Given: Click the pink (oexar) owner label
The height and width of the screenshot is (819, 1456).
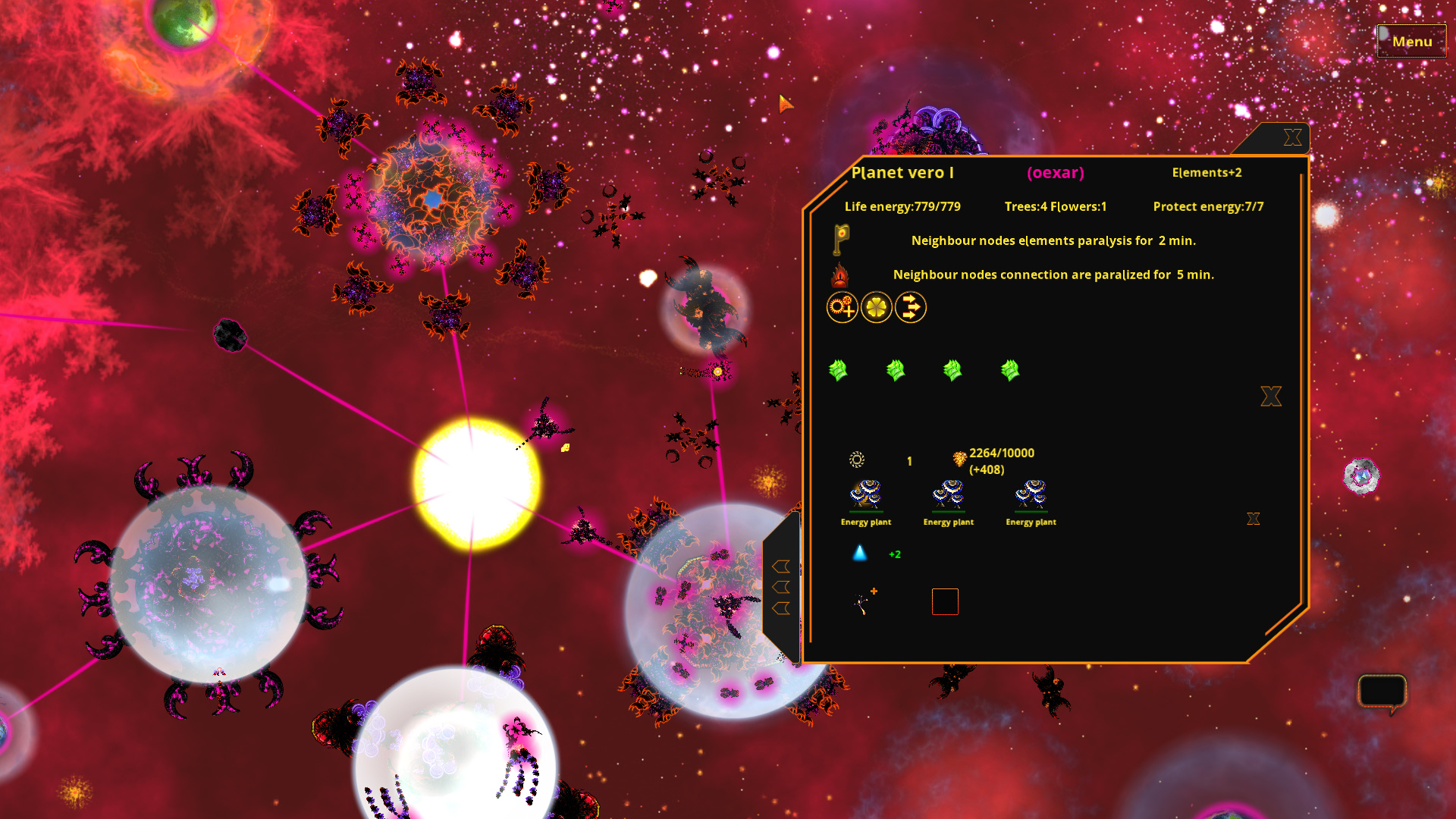Looking at the screenshot, I should 1056,173.
